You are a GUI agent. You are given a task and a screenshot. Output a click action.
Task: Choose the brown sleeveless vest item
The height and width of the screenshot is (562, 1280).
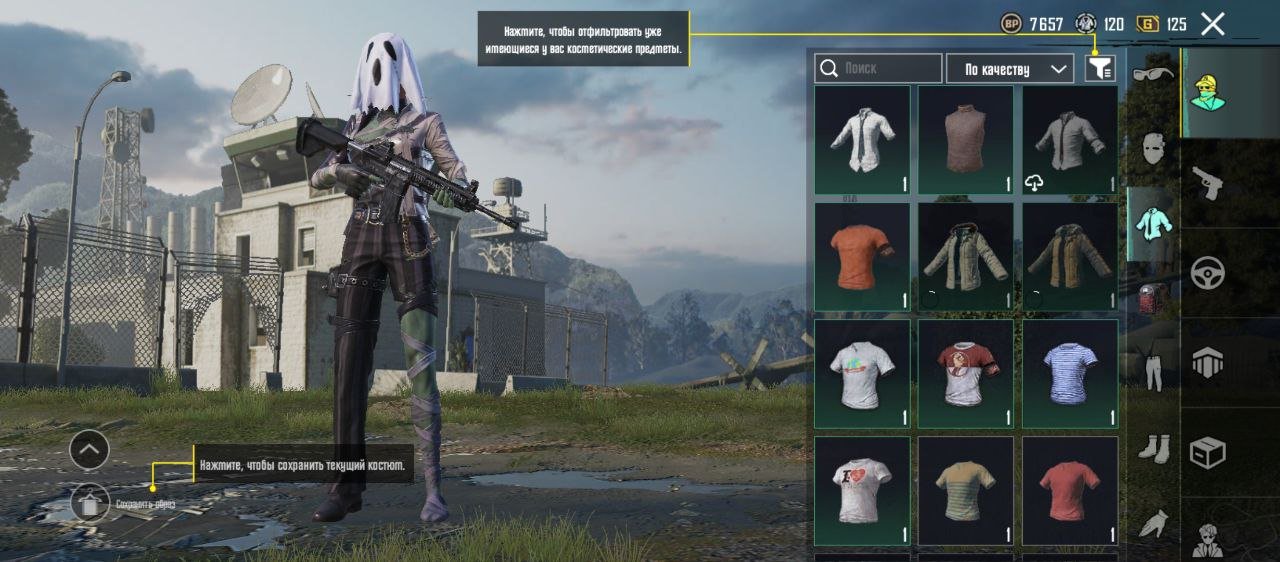pos(966,139)
